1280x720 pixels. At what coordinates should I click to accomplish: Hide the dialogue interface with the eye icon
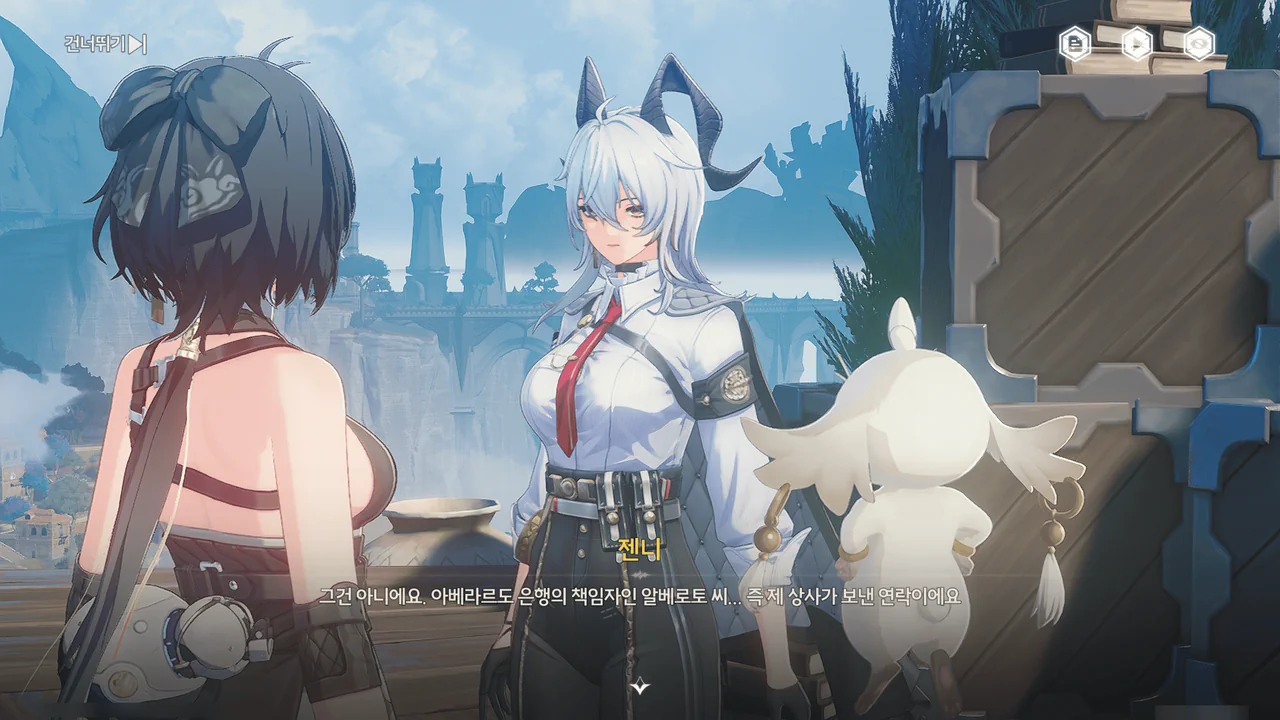pos(1198,43)
